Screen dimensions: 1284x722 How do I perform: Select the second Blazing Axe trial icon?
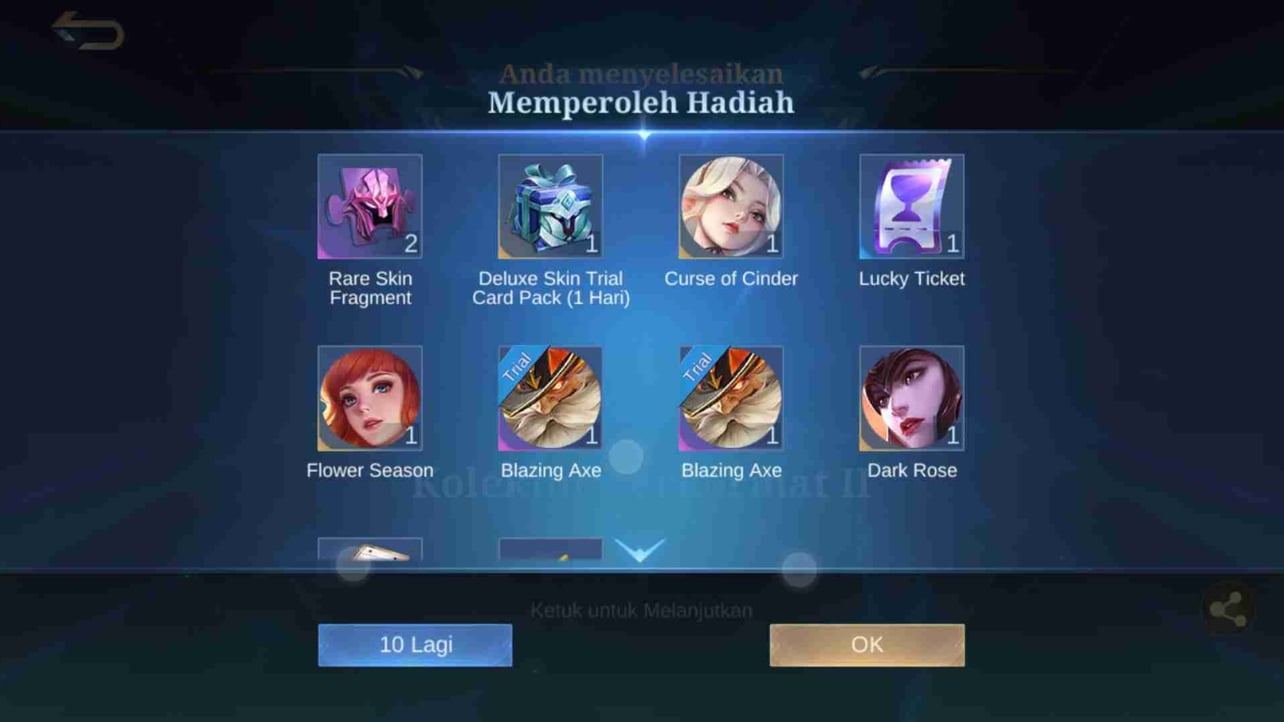(731, 397)
